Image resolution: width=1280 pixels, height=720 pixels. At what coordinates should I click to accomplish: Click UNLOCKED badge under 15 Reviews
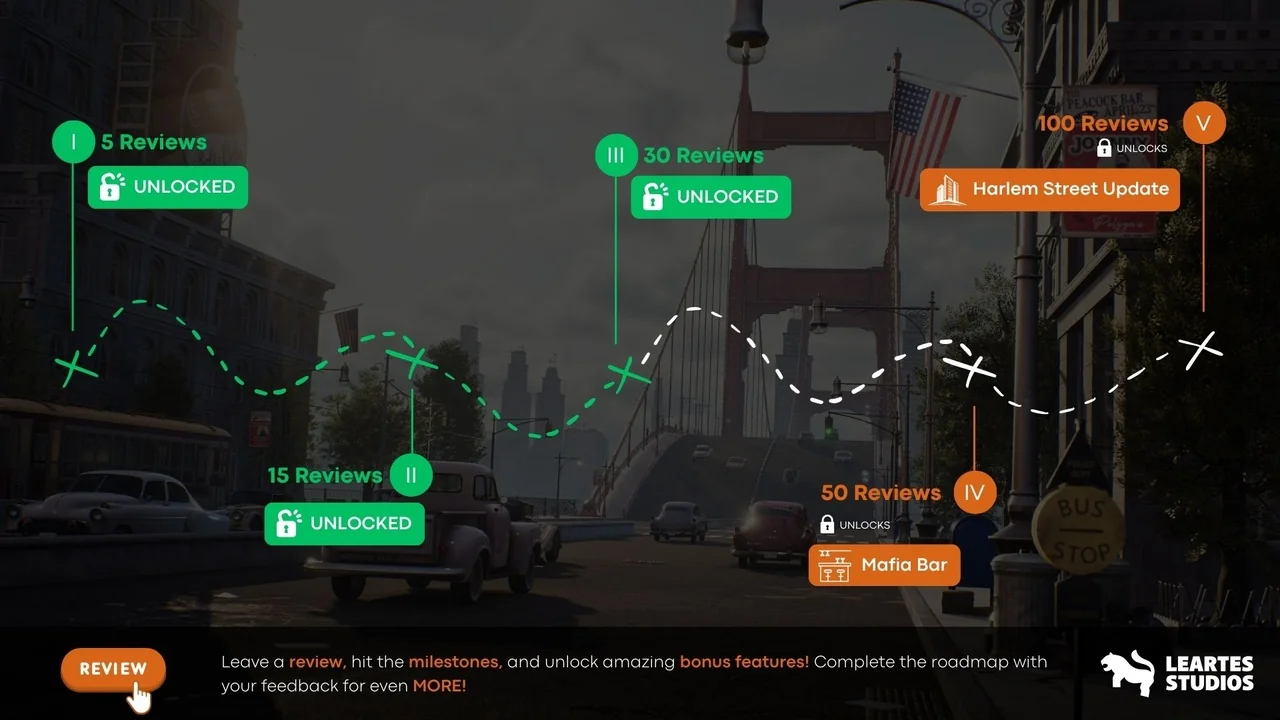[x=344, y=523]
